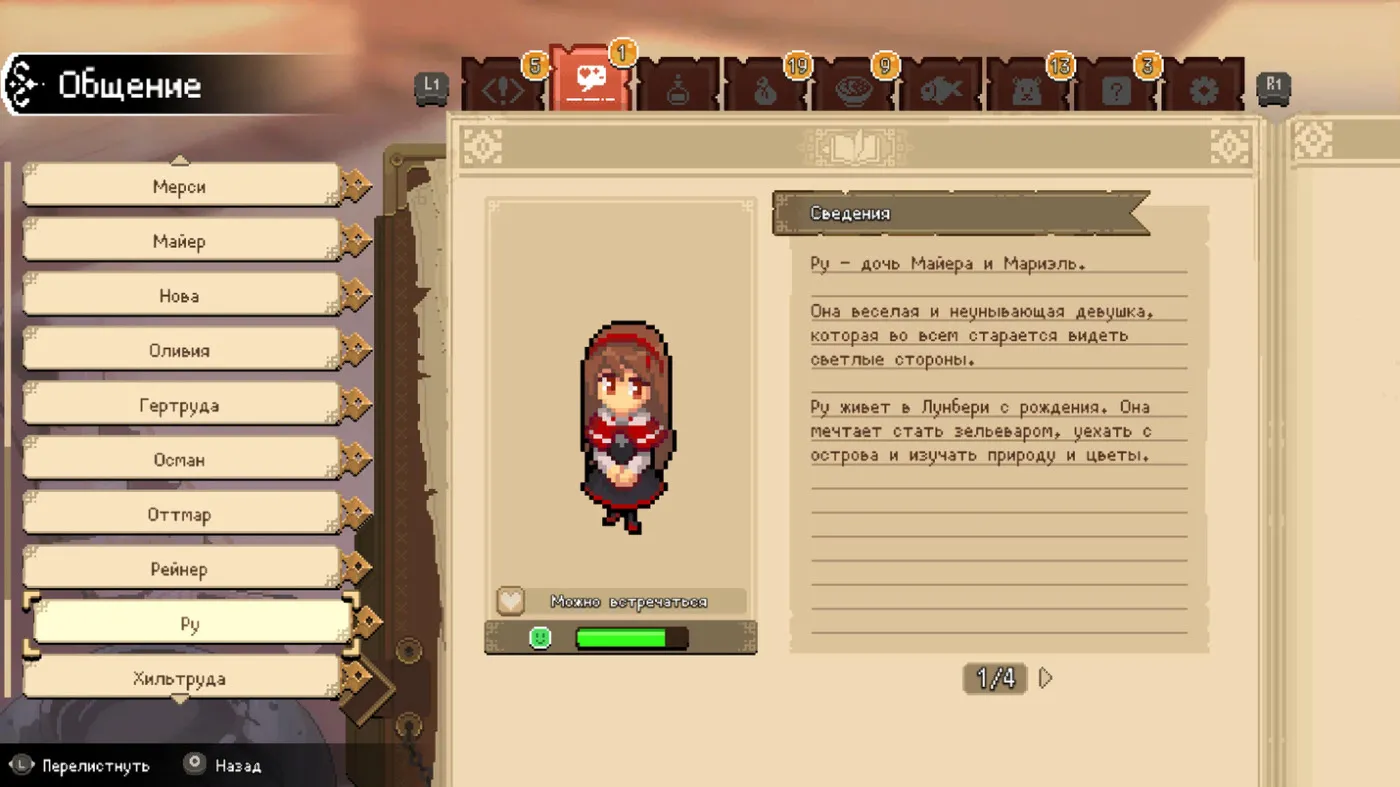Select the Оливия entry
The width and height of the screenshot is (1400, 787).
(x=180, y=351)
